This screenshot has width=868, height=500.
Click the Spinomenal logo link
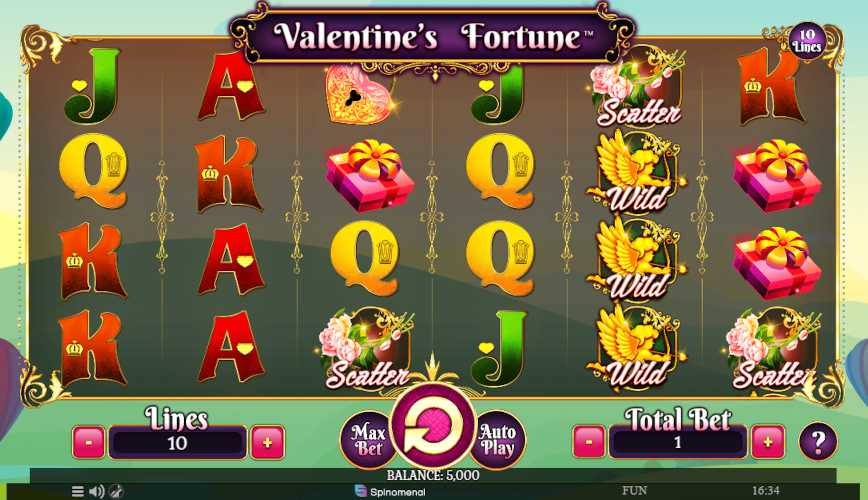(390, 491)
